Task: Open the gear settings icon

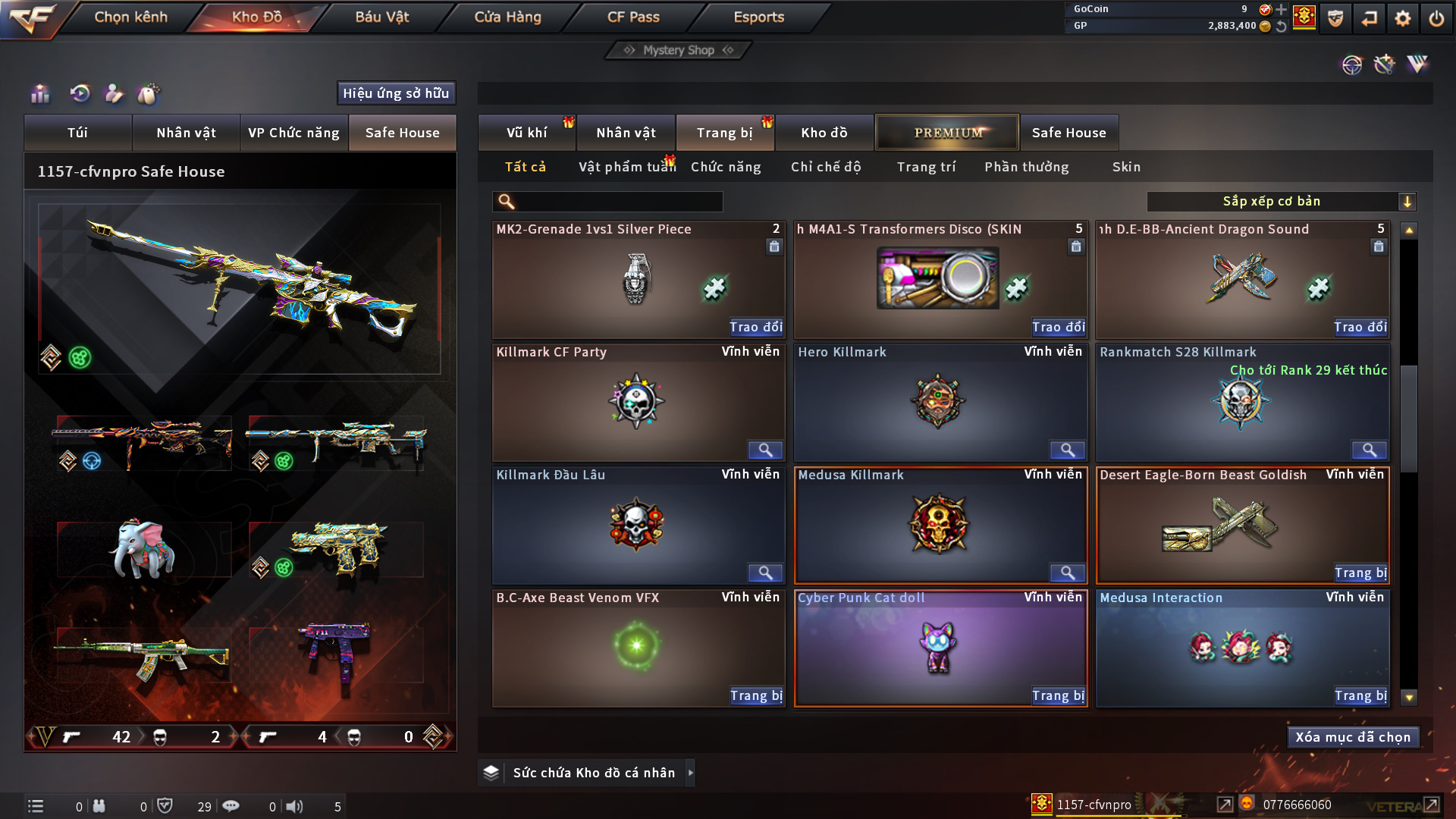Action: [x=1402, y=18]
